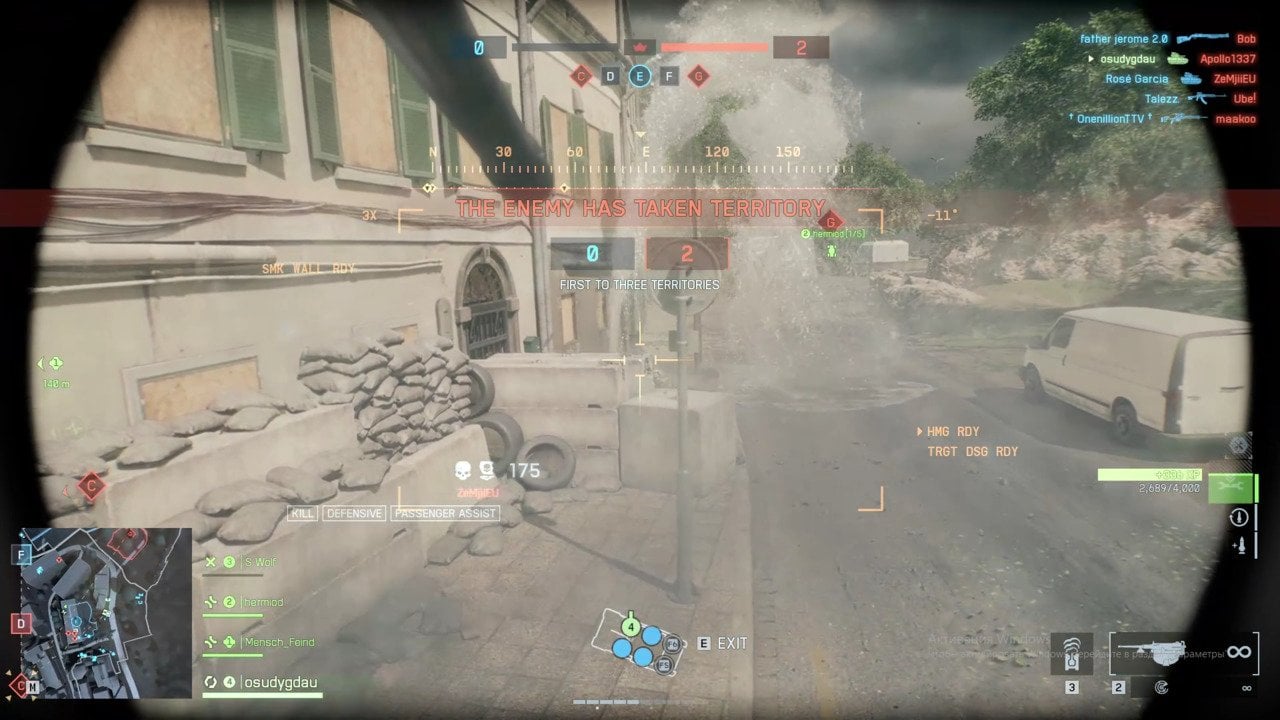The image size is (1280, 720).
Task: Select objective F in the top objective bar
Action: click(669, 76)
